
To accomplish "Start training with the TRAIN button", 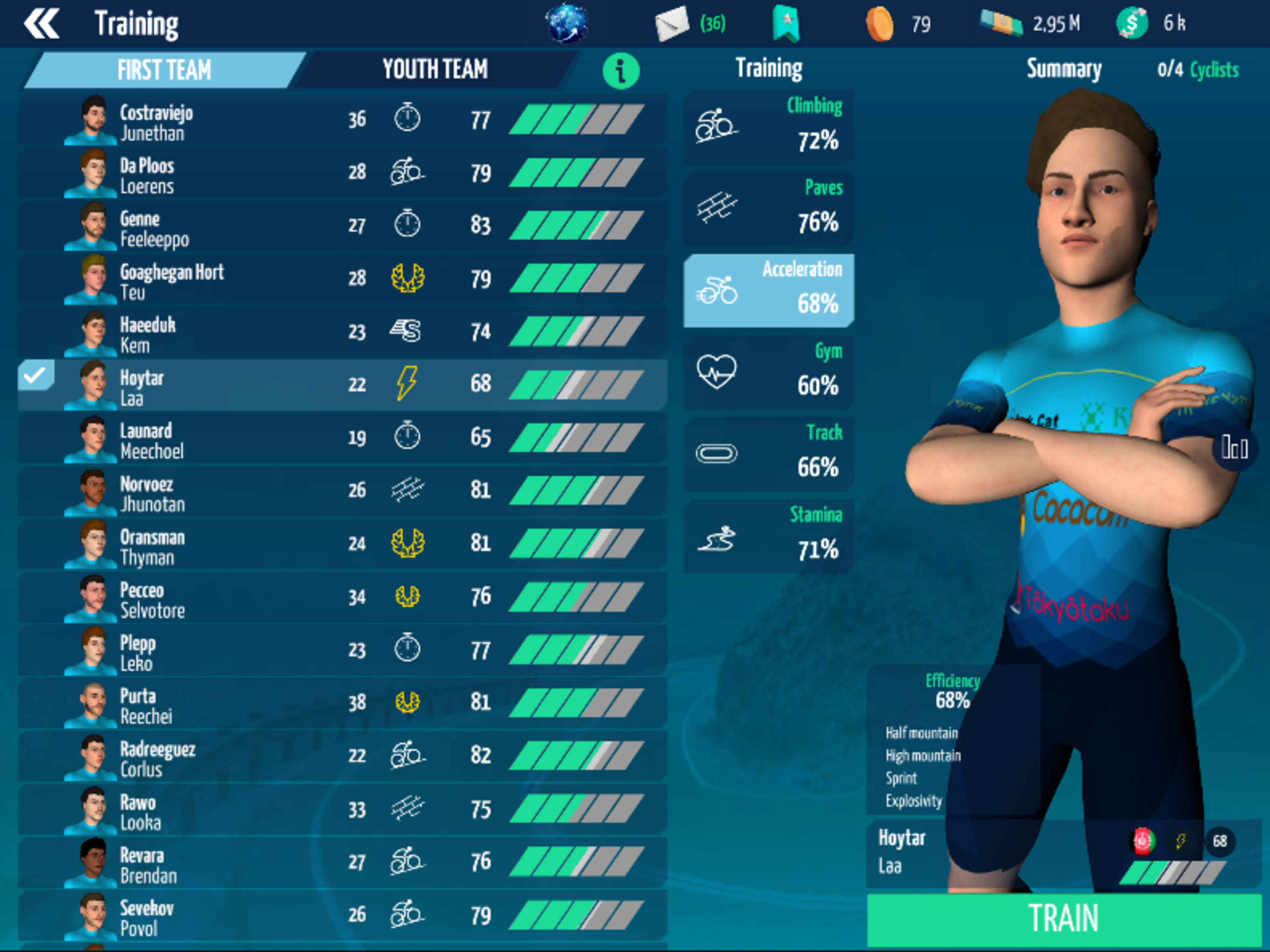I will click(x=1063, y=918).
